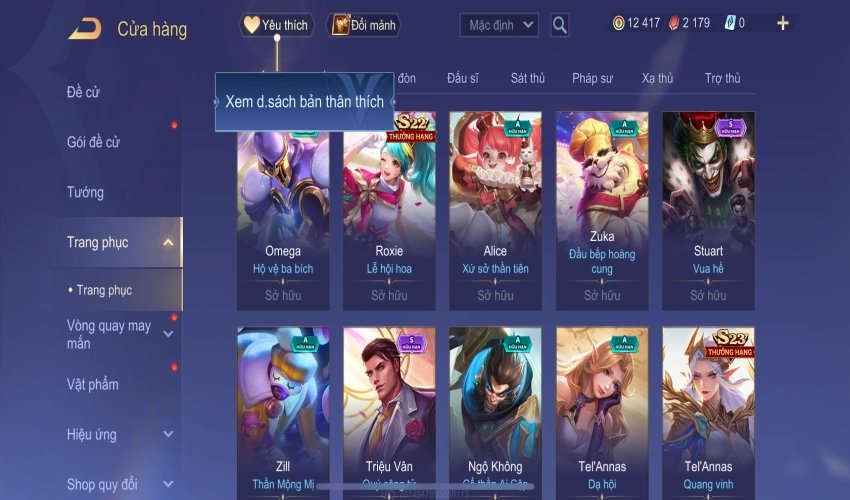The width and height of the screenshot is (850, 500).
Task: Open the Yêu thích favorites list
Action: 277,25
